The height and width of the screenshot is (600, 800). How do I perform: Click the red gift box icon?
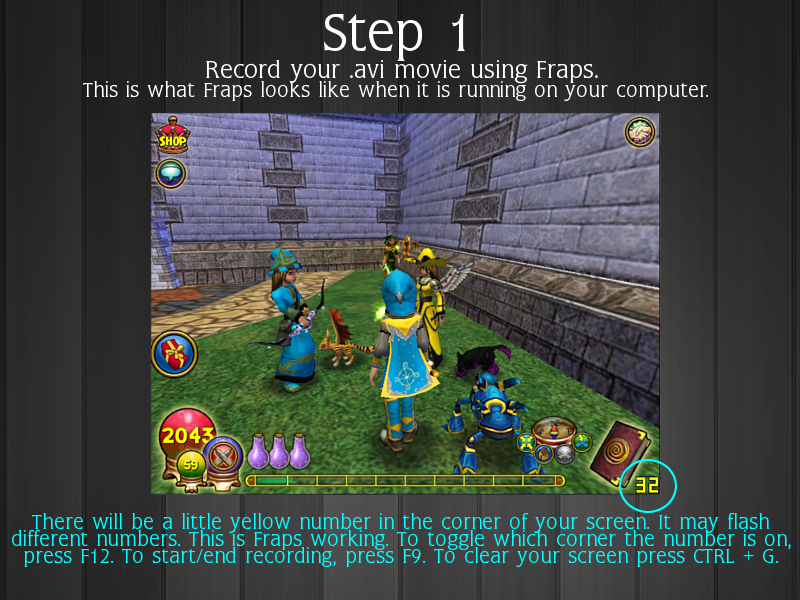174,354
